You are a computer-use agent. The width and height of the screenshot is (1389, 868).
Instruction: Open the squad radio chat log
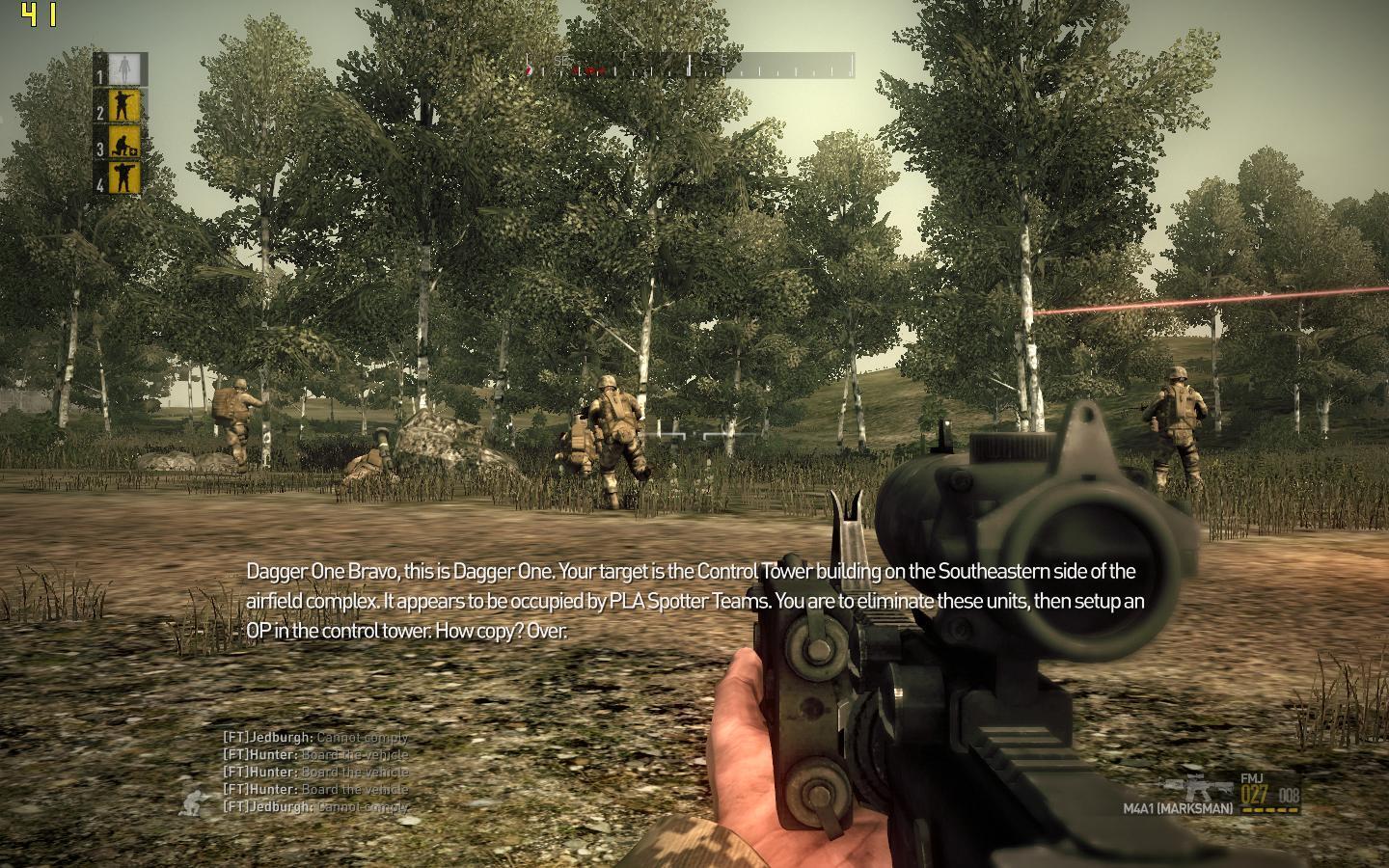point(315,772)
